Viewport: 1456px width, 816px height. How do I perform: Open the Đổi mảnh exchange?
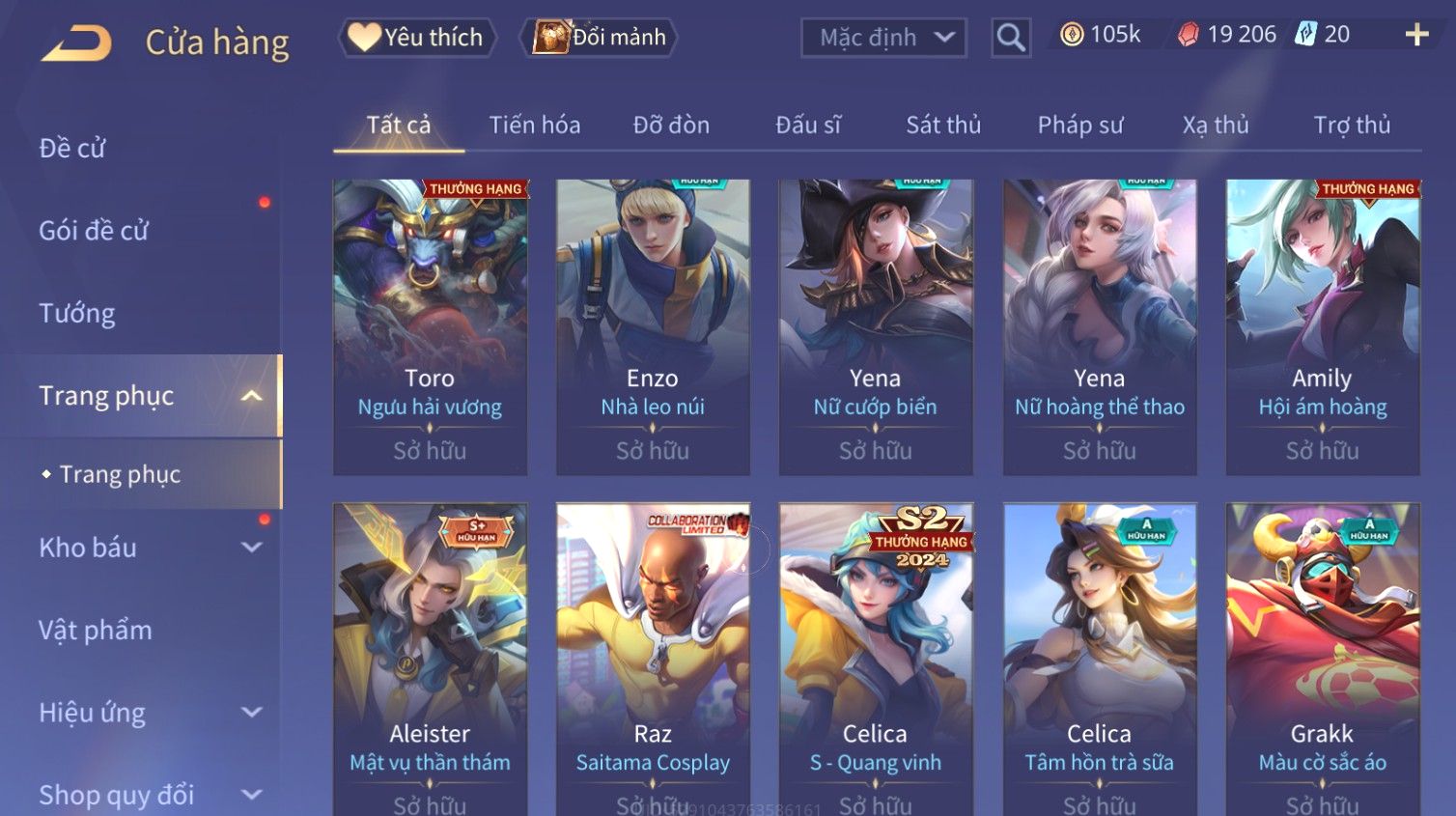pos(600,38)
